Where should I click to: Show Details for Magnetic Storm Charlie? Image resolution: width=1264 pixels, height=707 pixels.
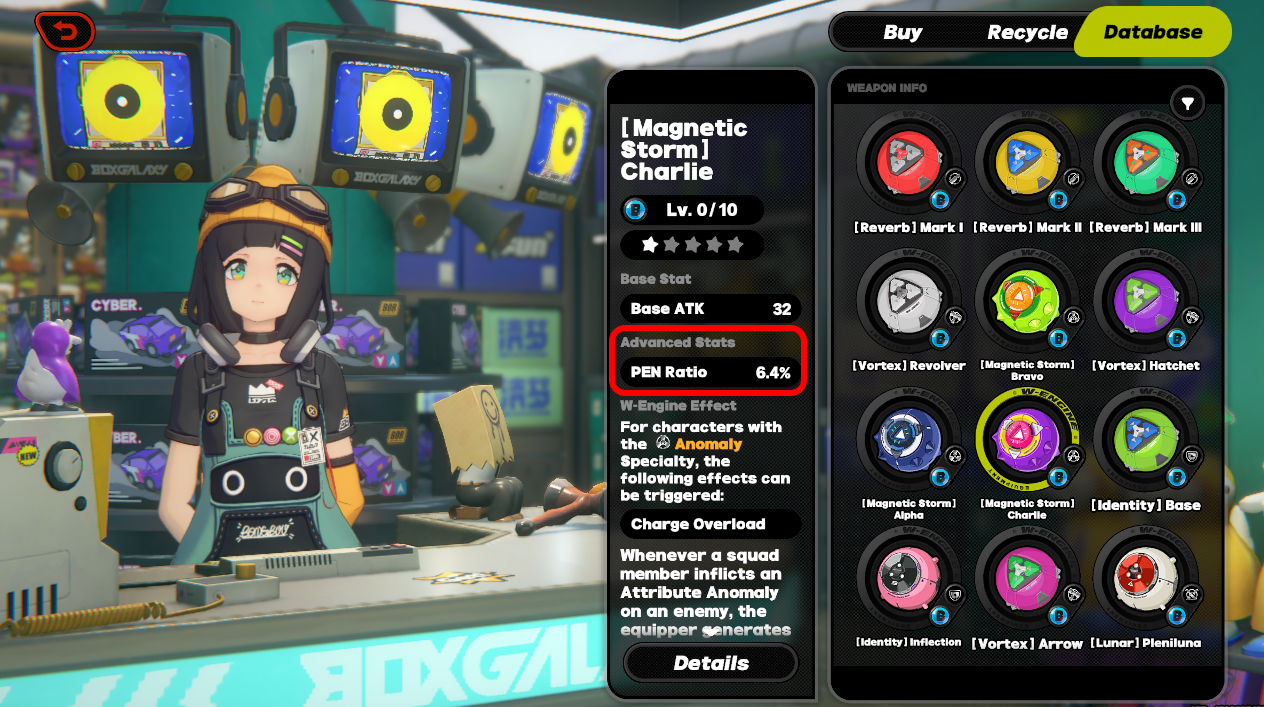tap(711, 663)
